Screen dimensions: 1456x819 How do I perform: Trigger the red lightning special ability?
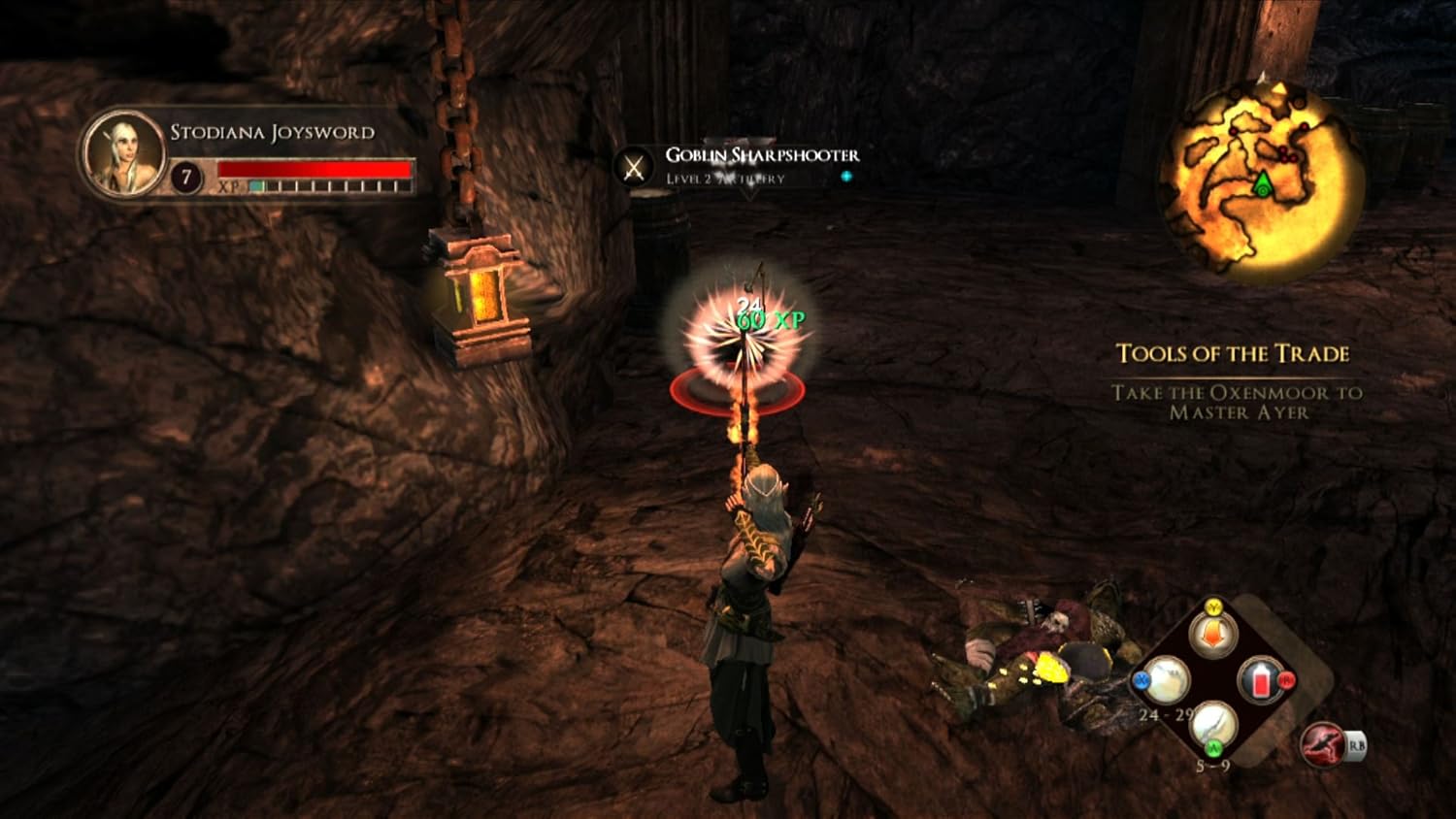point(1322,744)
